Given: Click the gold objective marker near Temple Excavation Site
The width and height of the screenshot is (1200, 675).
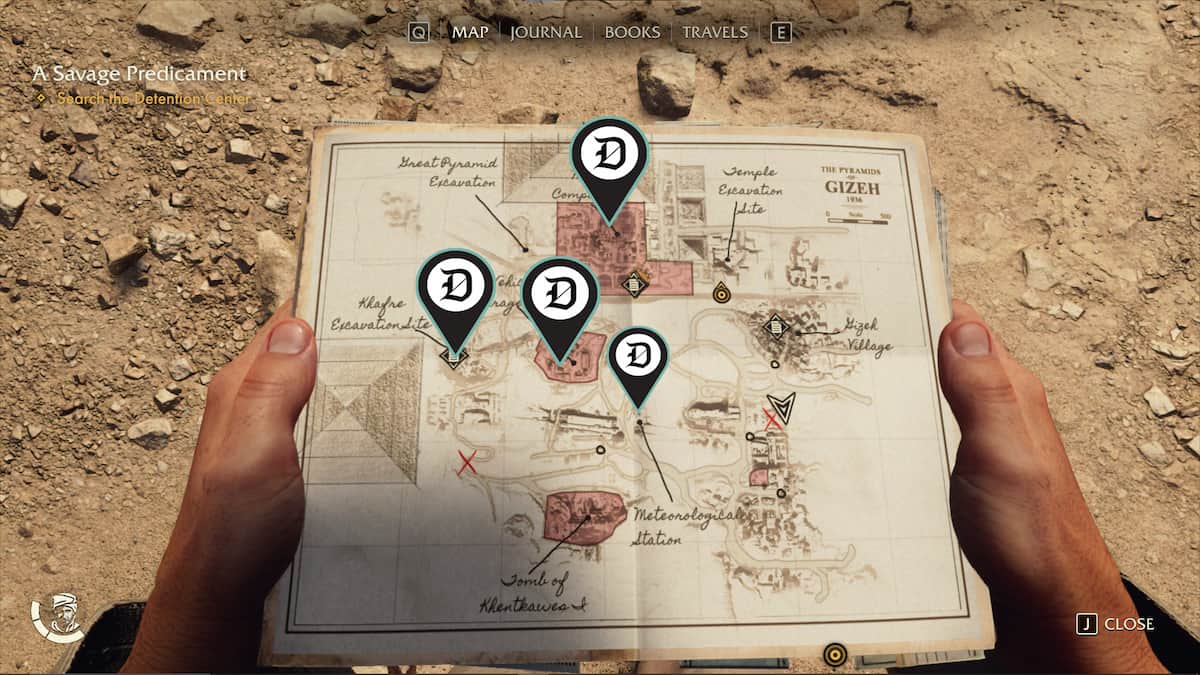Looking at the screenshot, I should coord(721,293).
